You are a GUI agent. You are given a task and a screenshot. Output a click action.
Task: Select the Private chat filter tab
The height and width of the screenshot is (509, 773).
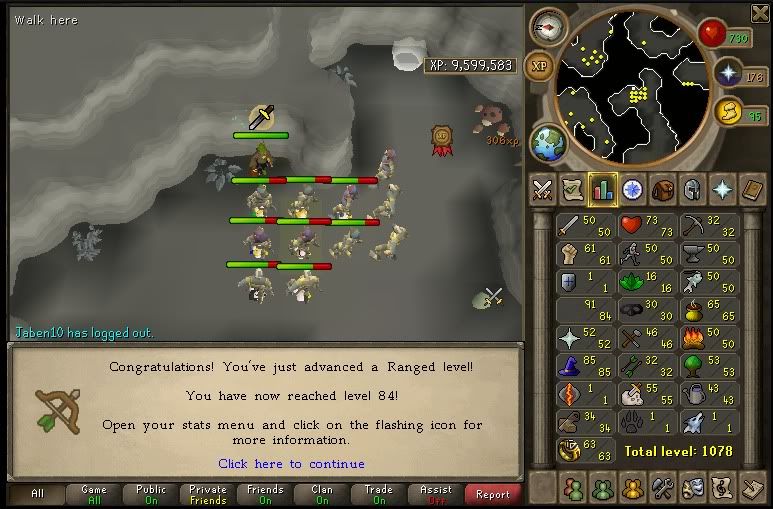[x=208, y=494]
